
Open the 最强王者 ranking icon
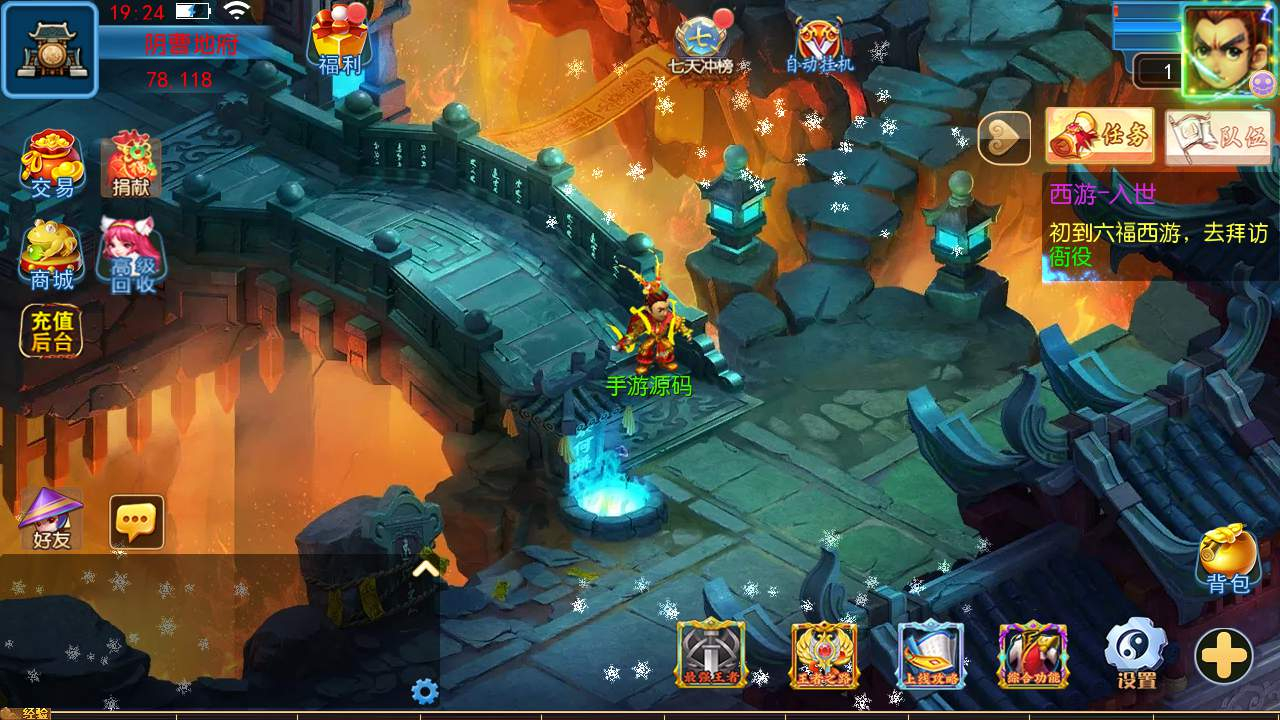(x=711, y=654)
